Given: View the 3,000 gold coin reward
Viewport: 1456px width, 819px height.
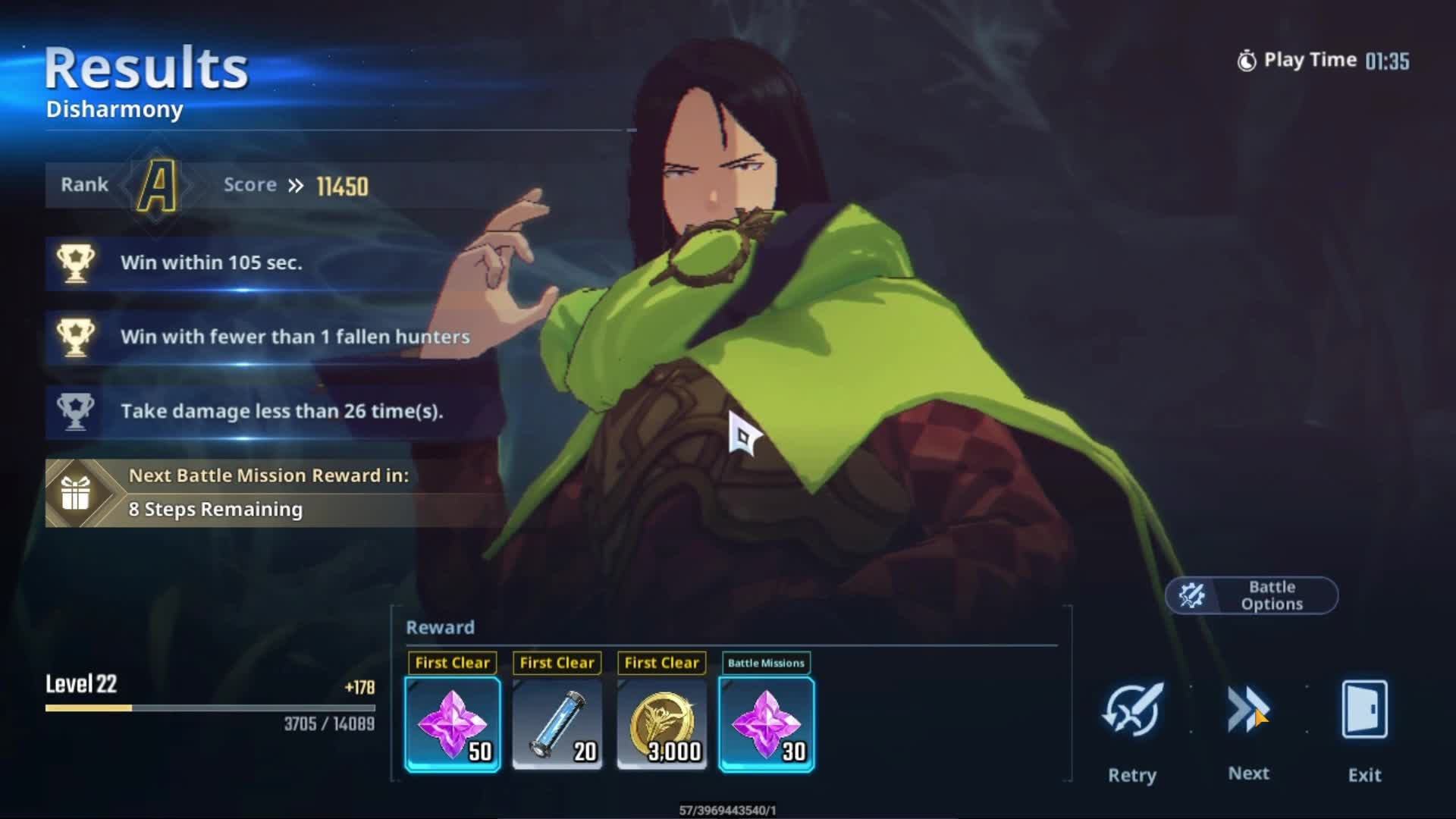Looking at the screenshot, I should tap(662, 724).
